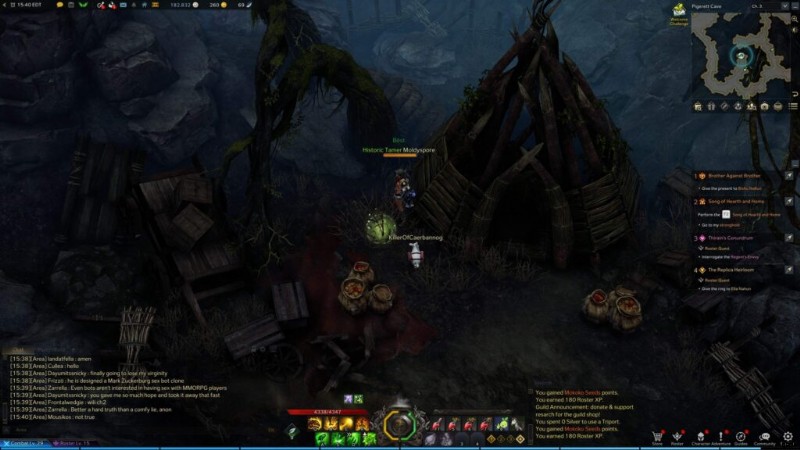
Task: Open the Adventure menu
Action: pyautogui.click(x=719, y=435)
